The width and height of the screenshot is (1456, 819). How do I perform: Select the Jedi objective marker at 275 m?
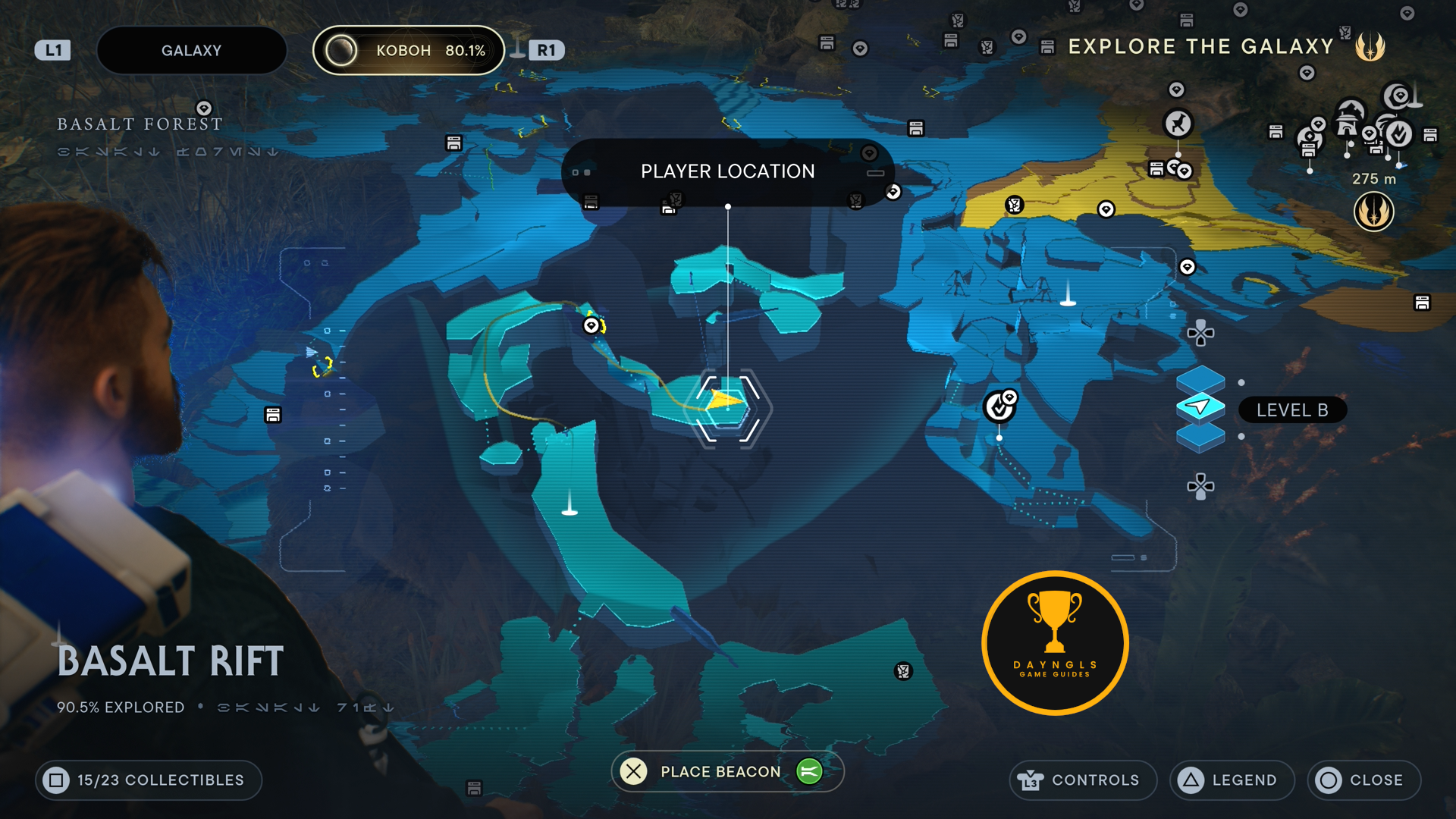1373,211
